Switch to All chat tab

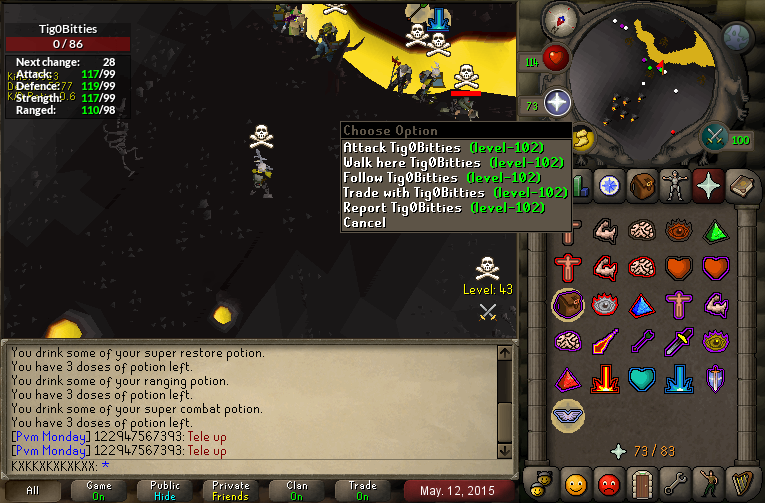[33, 490]
